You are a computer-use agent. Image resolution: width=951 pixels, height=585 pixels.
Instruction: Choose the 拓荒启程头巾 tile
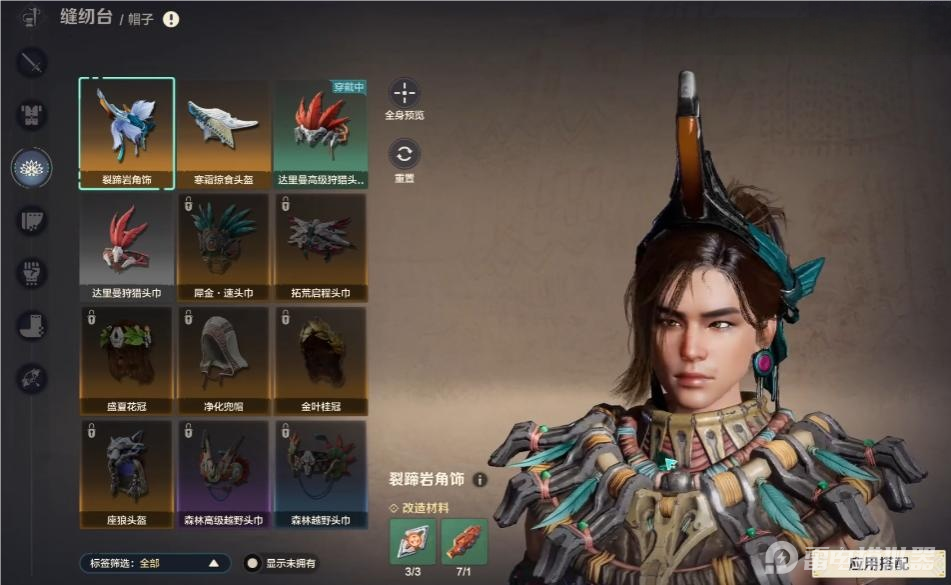coord(320,245)
